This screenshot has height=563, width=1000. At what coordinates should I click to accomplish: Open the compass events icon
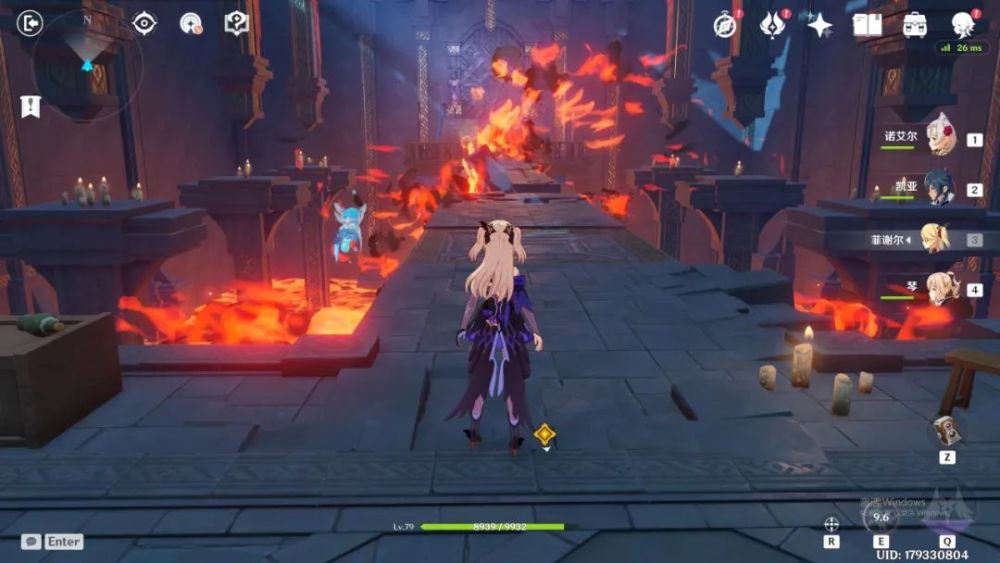(725, 25)
